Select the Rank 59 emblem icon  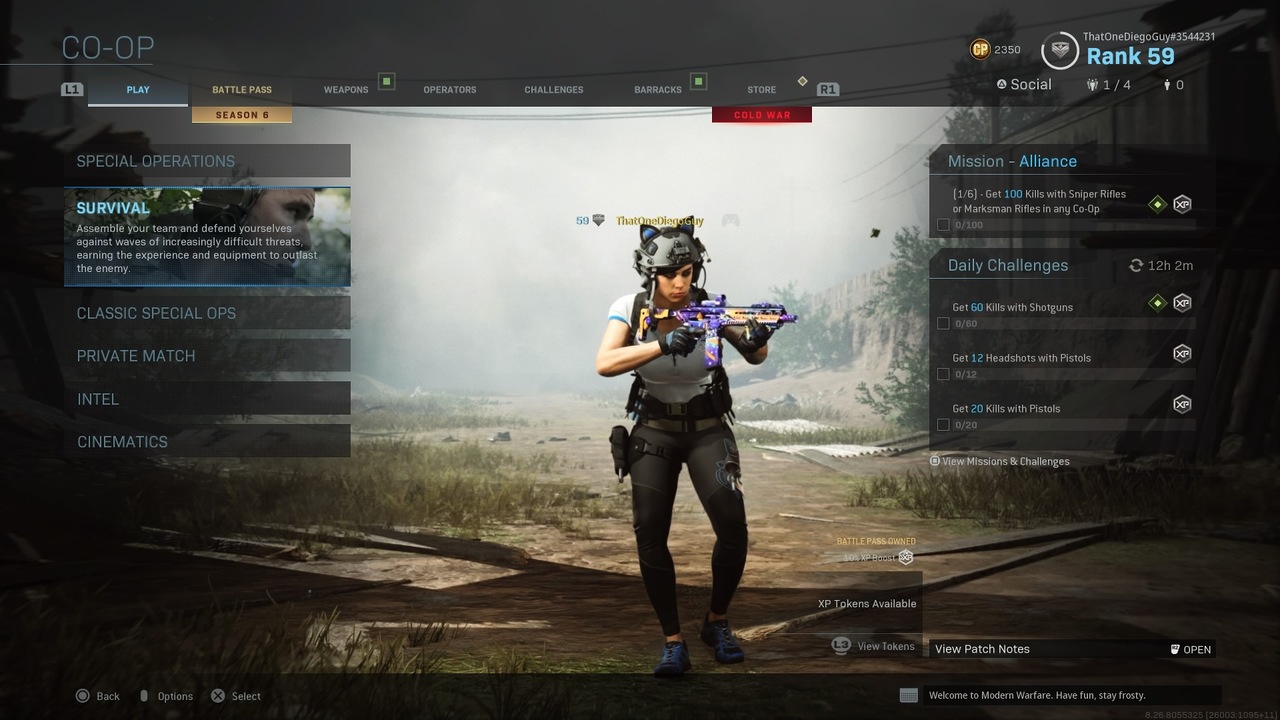1058,50
